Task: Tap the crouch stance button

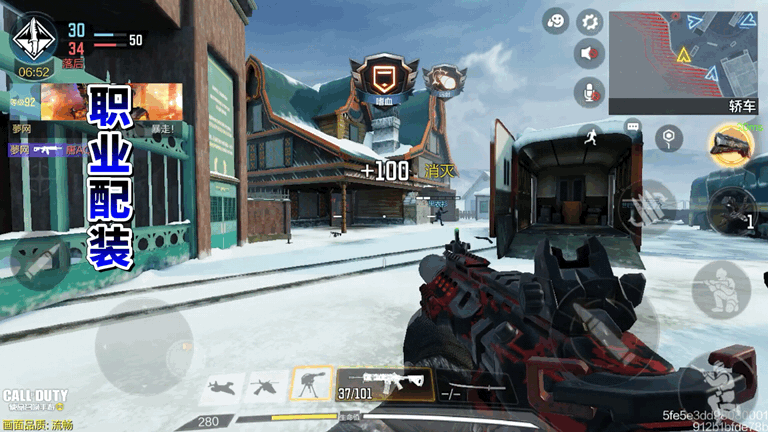Action: pyautogui.click(x=721, y=290)
